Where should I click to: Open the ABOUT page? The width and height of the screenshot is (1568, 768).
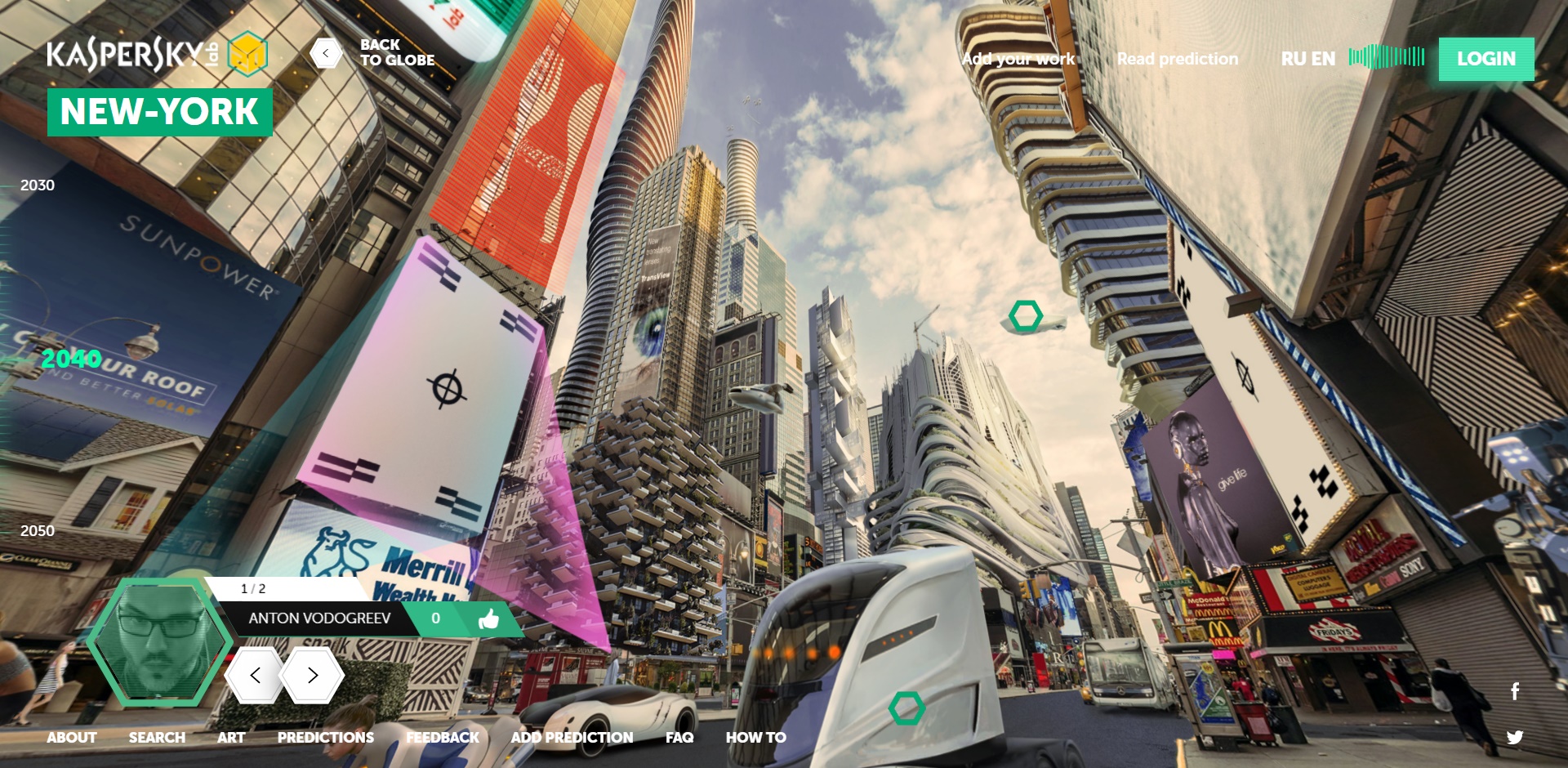click(x=72, y=737)
